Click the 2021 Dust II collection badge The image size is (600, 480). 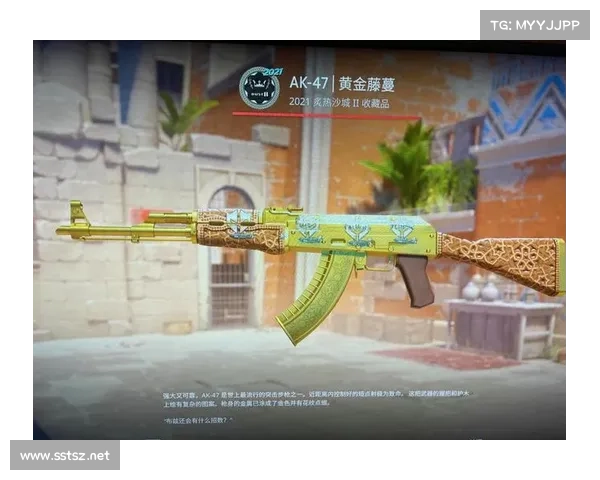tap(259, 88)
